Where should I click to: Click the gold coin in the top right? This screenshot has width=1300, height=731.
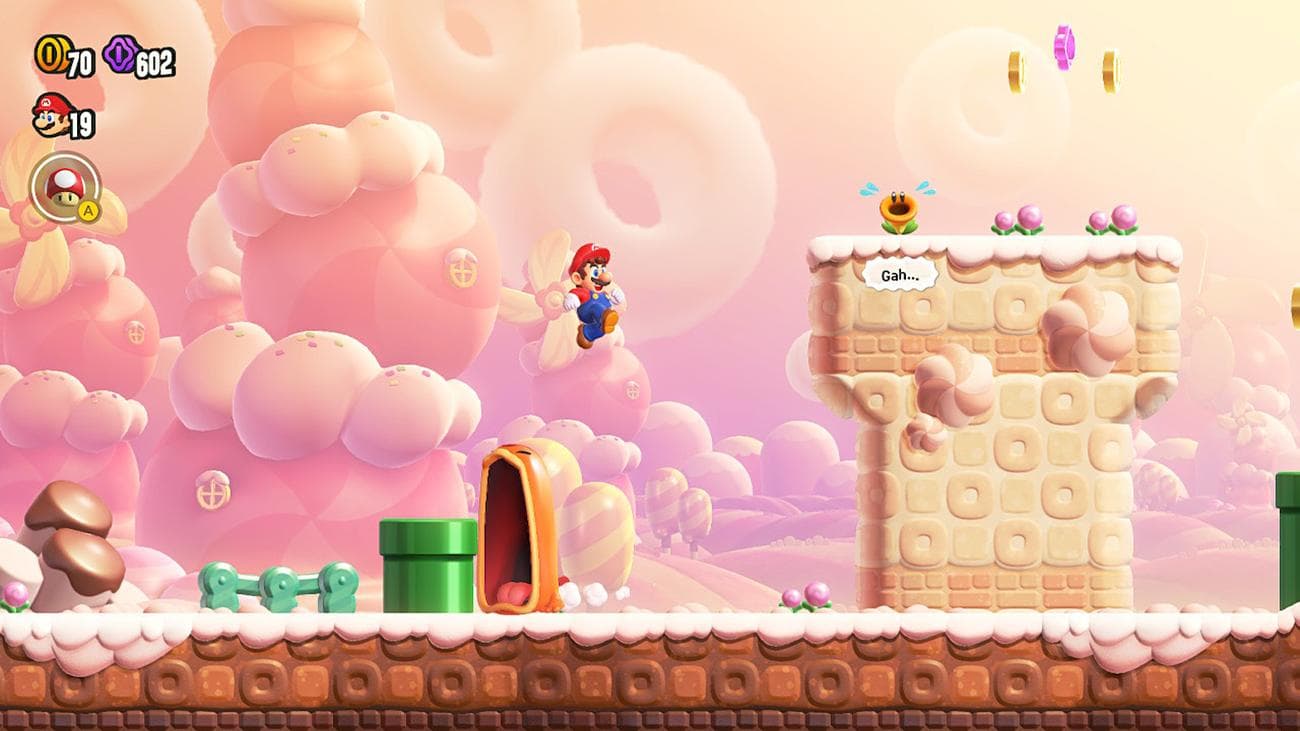pyautogui.click(x=1112, y=70)
